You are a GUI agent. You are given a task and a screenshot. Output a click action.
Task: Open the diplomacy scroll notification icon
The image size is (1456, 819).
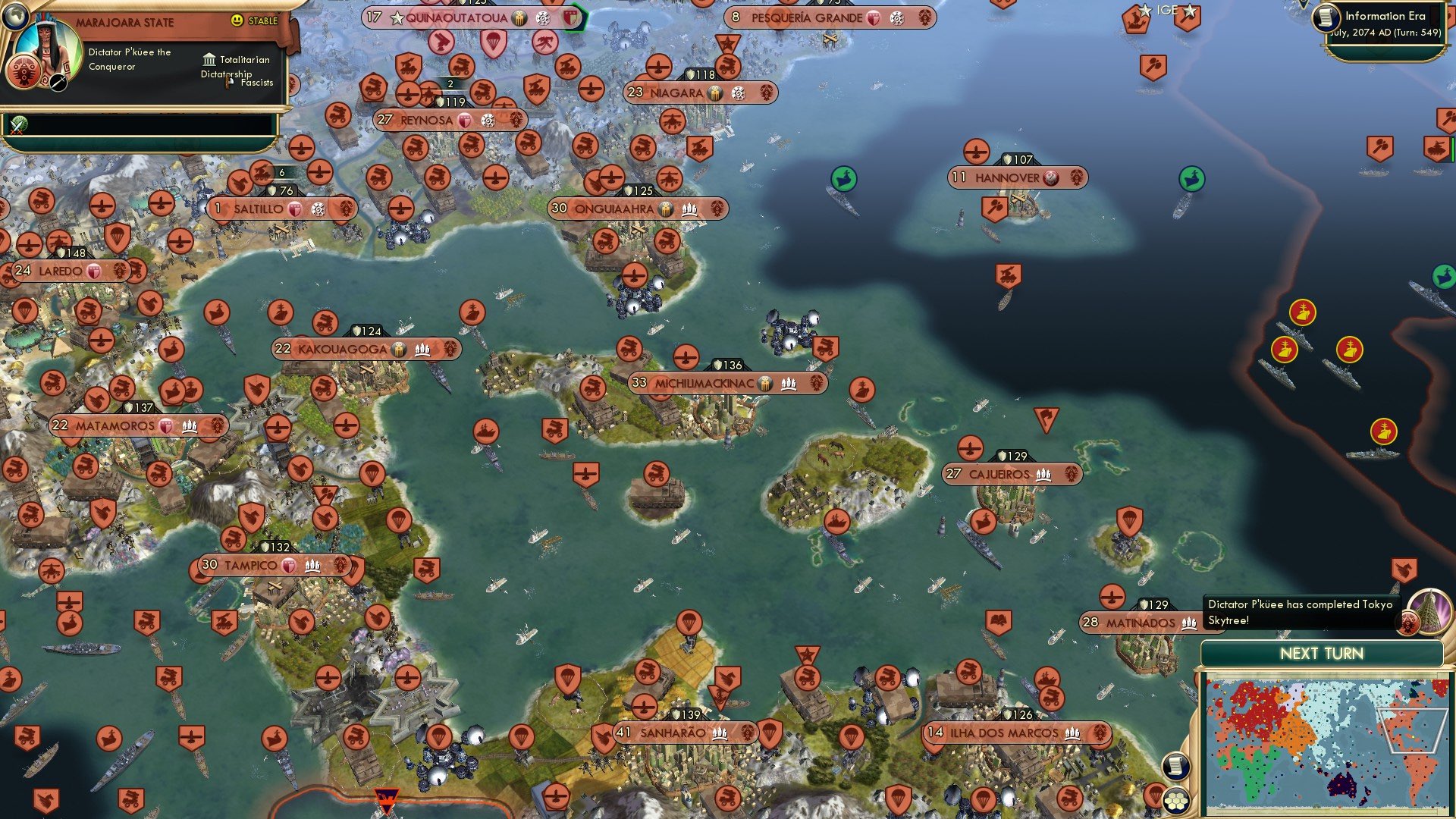tap(1175, 766)
